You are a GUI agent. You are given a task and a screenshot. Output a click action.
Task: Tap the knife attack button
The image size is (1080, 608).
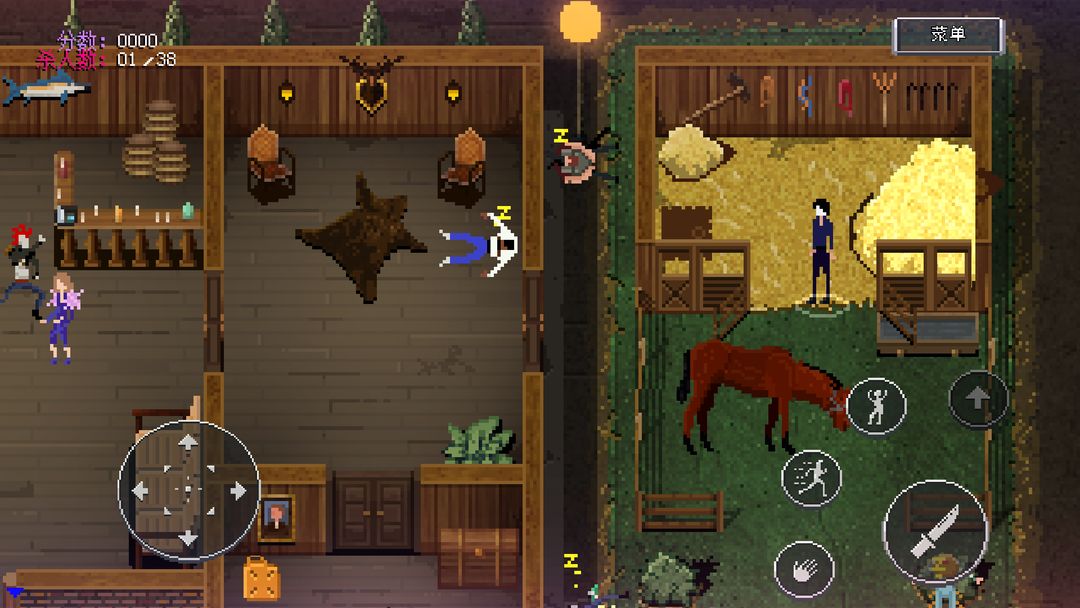935,531
